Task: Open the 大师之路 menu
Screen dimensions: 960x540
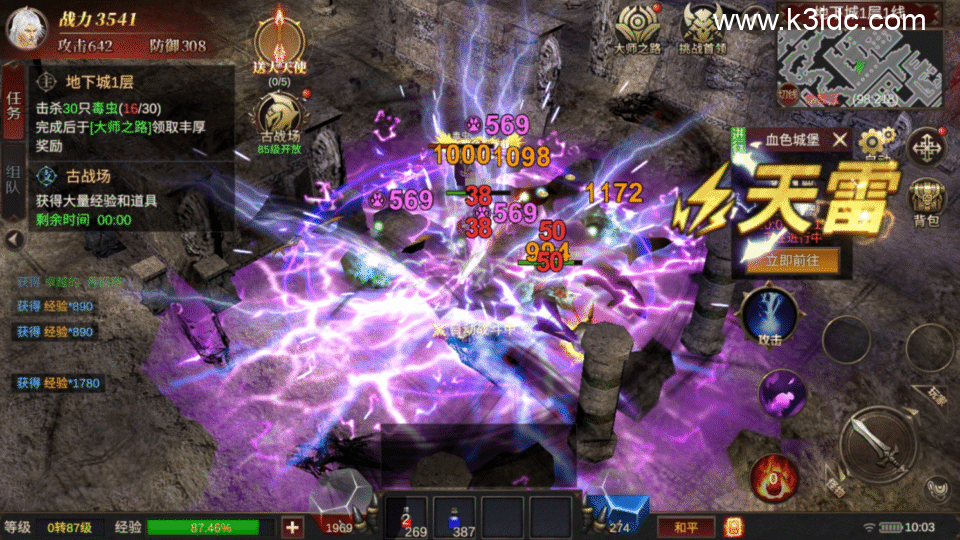Action: pos(638,28)
